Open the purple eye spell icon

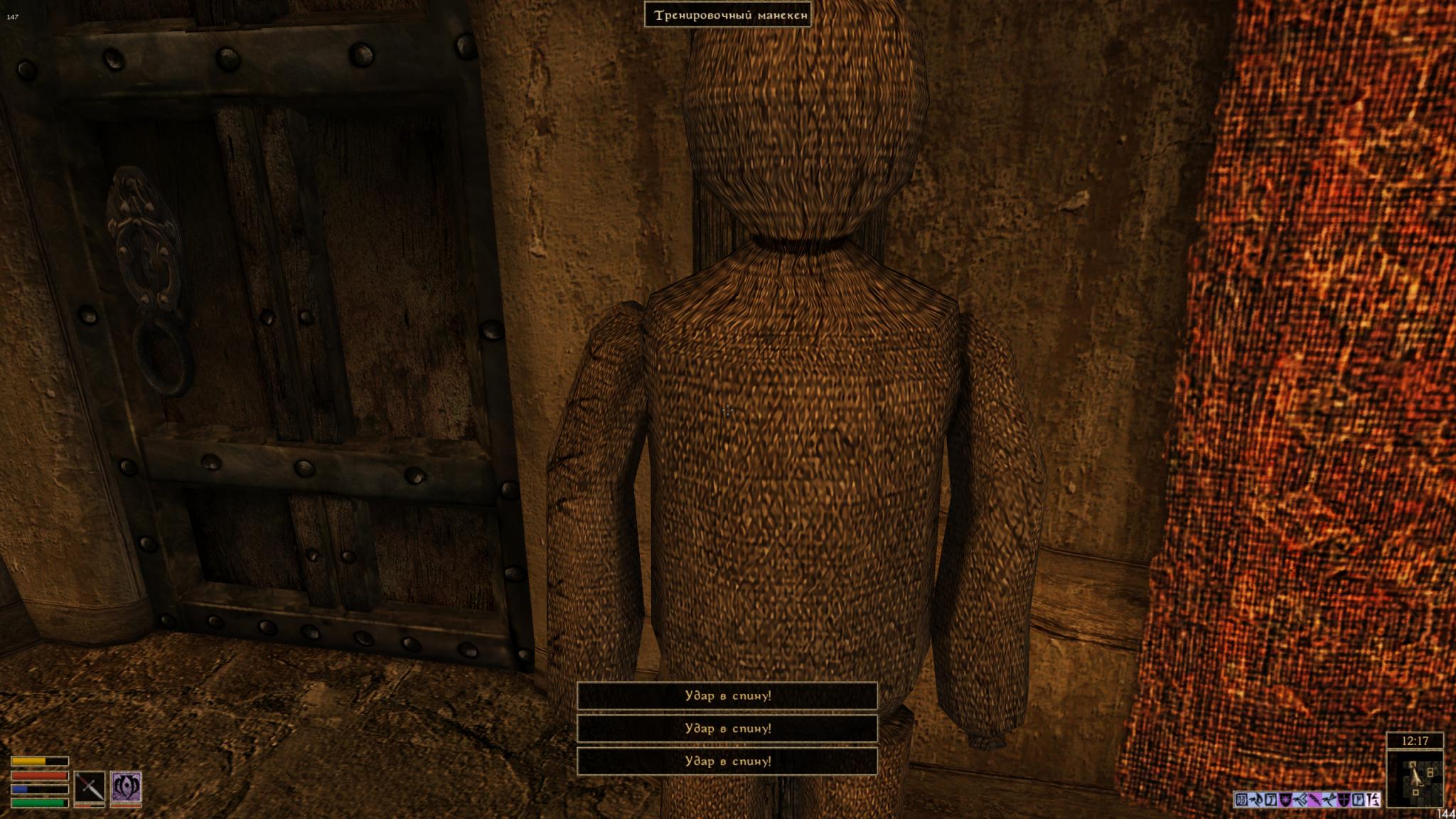point(126,787)
